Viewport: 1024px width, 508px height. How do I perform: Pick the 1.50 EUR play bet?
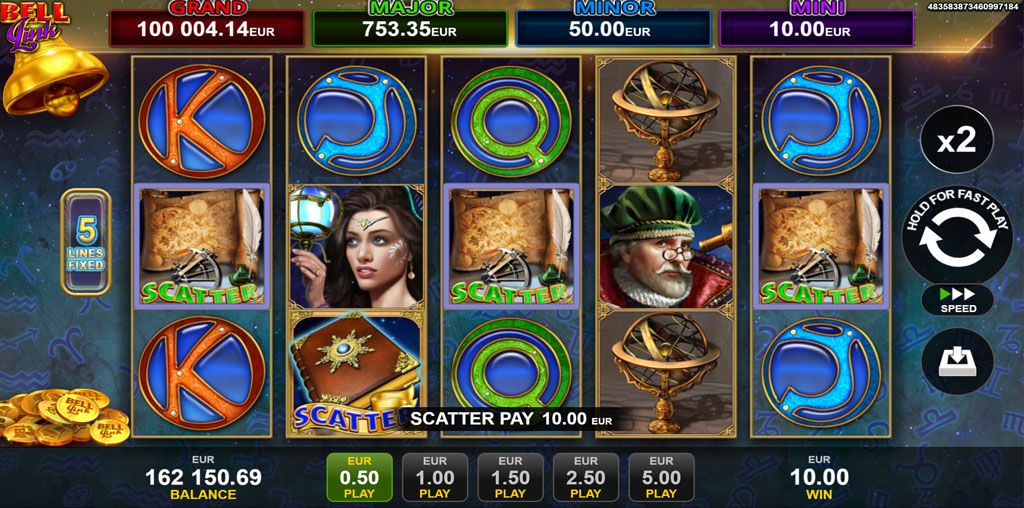click(510, 477)
